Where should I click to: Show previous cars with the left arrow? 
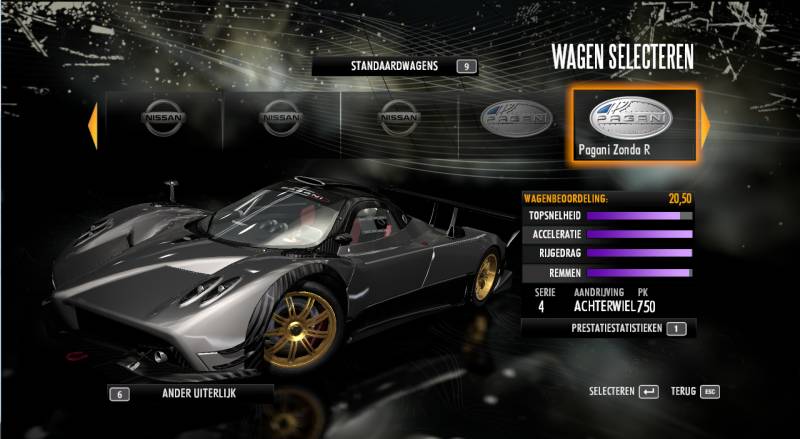[x=92, y=125]
